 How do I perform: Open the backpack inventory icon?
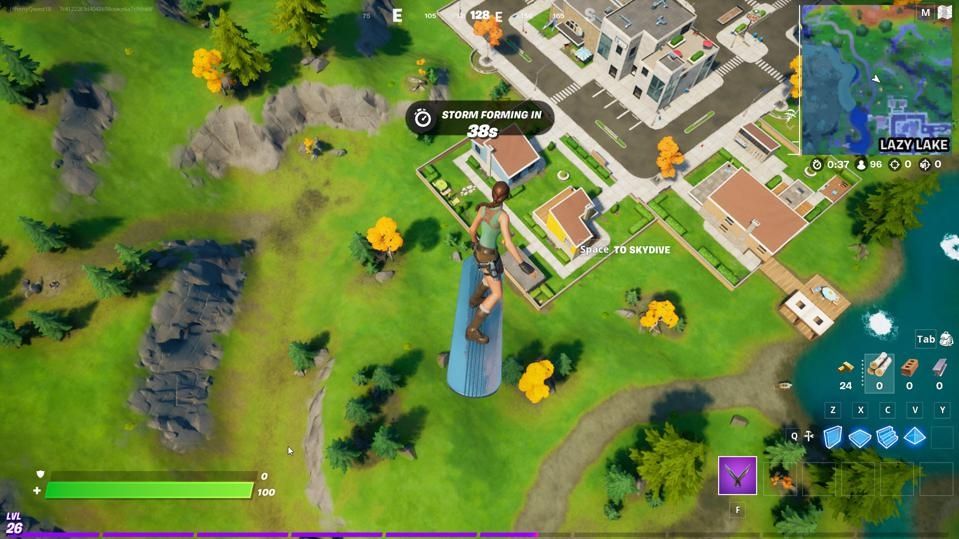tap(946, 340)
